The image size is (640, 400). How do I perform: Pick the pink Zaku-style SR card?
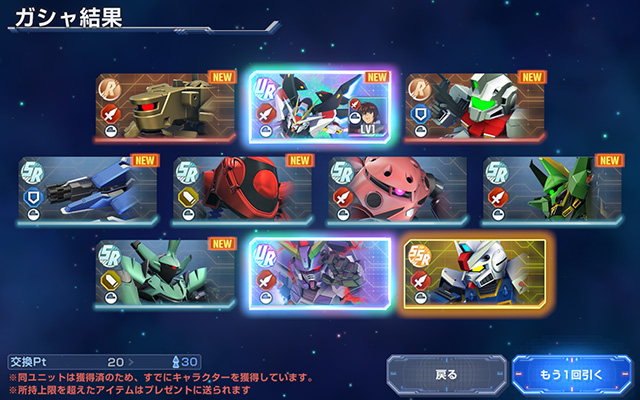(397, 189)
